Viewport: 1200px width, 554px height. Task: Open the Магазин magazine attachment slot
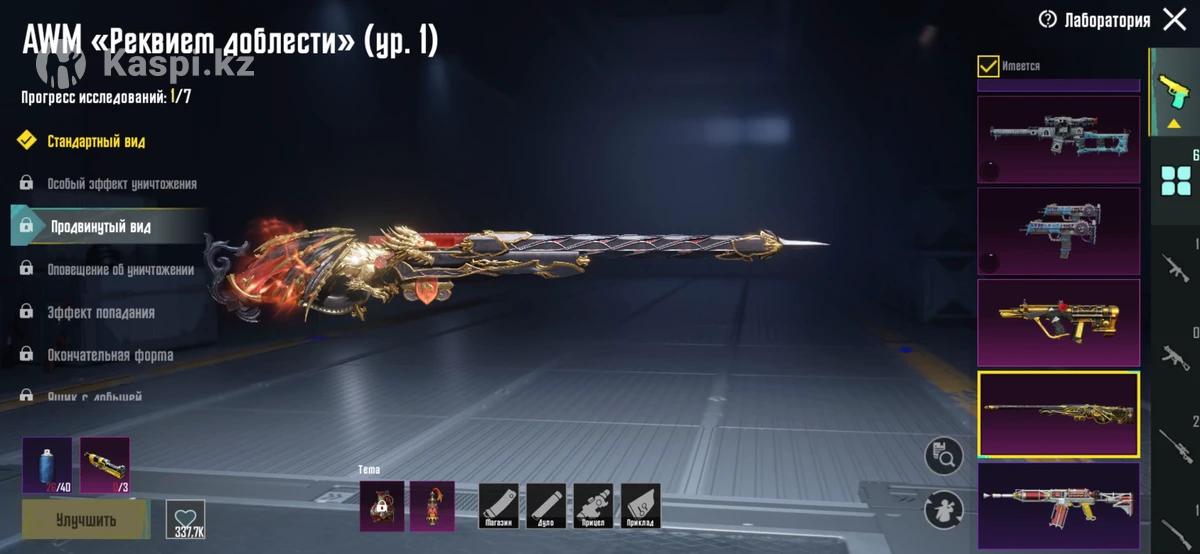498,505
